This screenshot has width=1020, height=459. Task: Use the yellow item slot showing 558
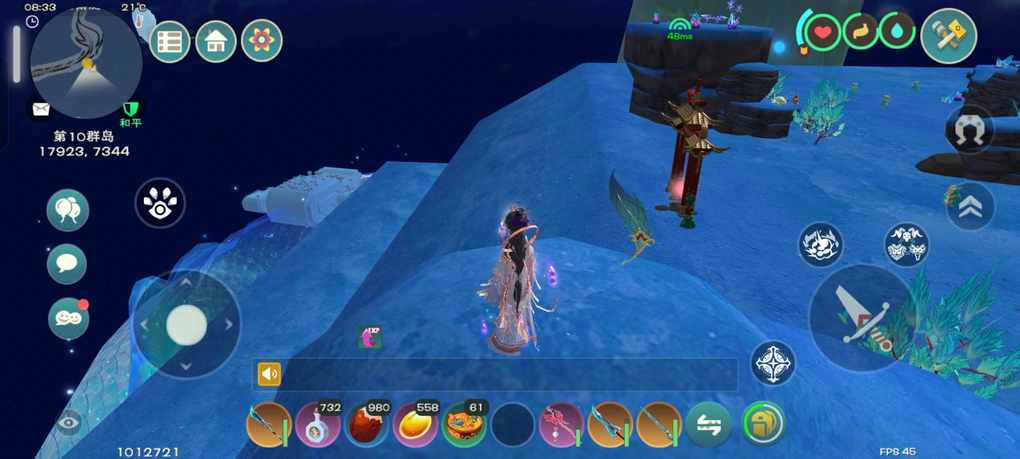[x=416, y=425]
